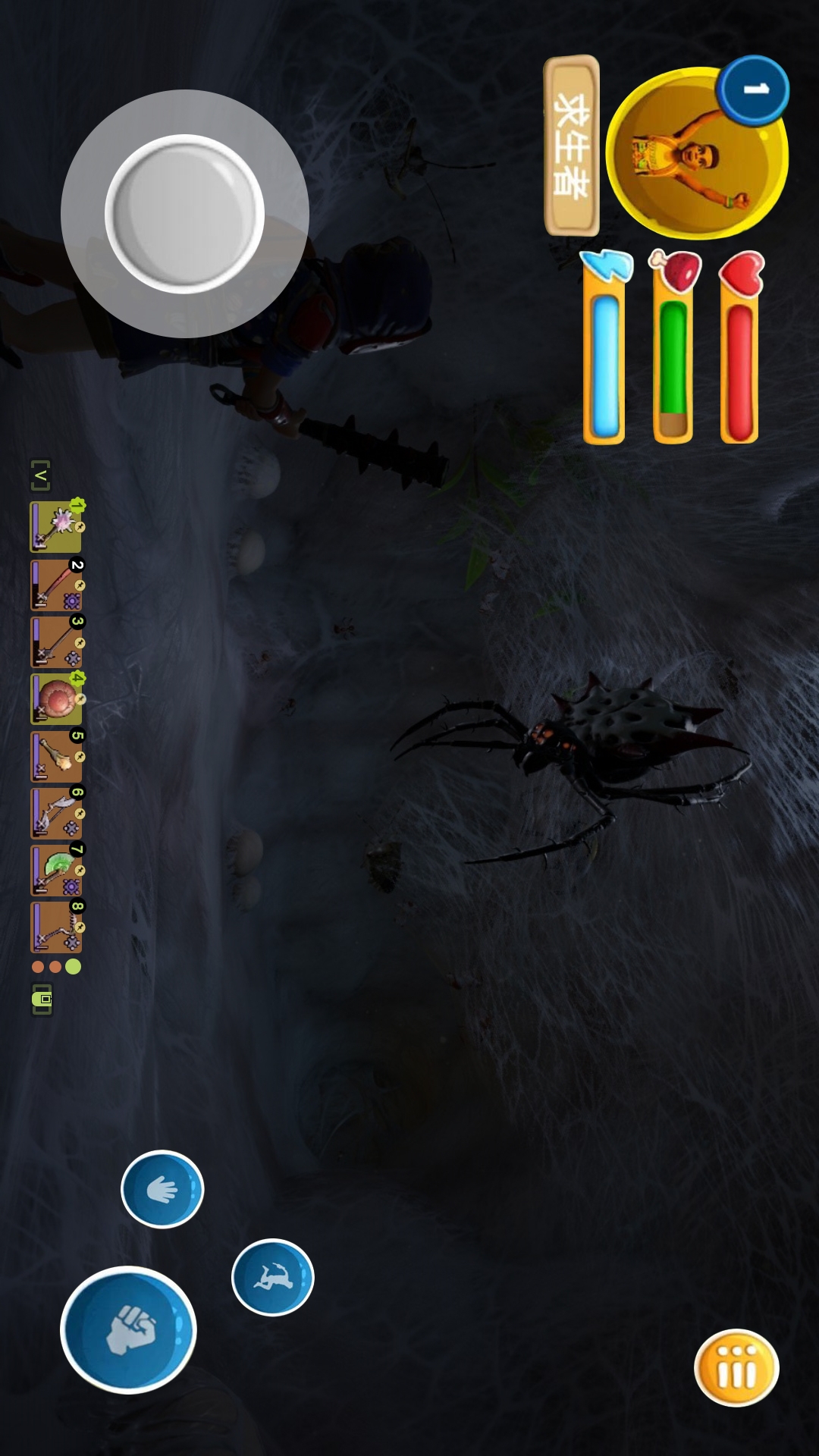Use the hand grab button
The image size is (819, 1456).
point(162,1189)
